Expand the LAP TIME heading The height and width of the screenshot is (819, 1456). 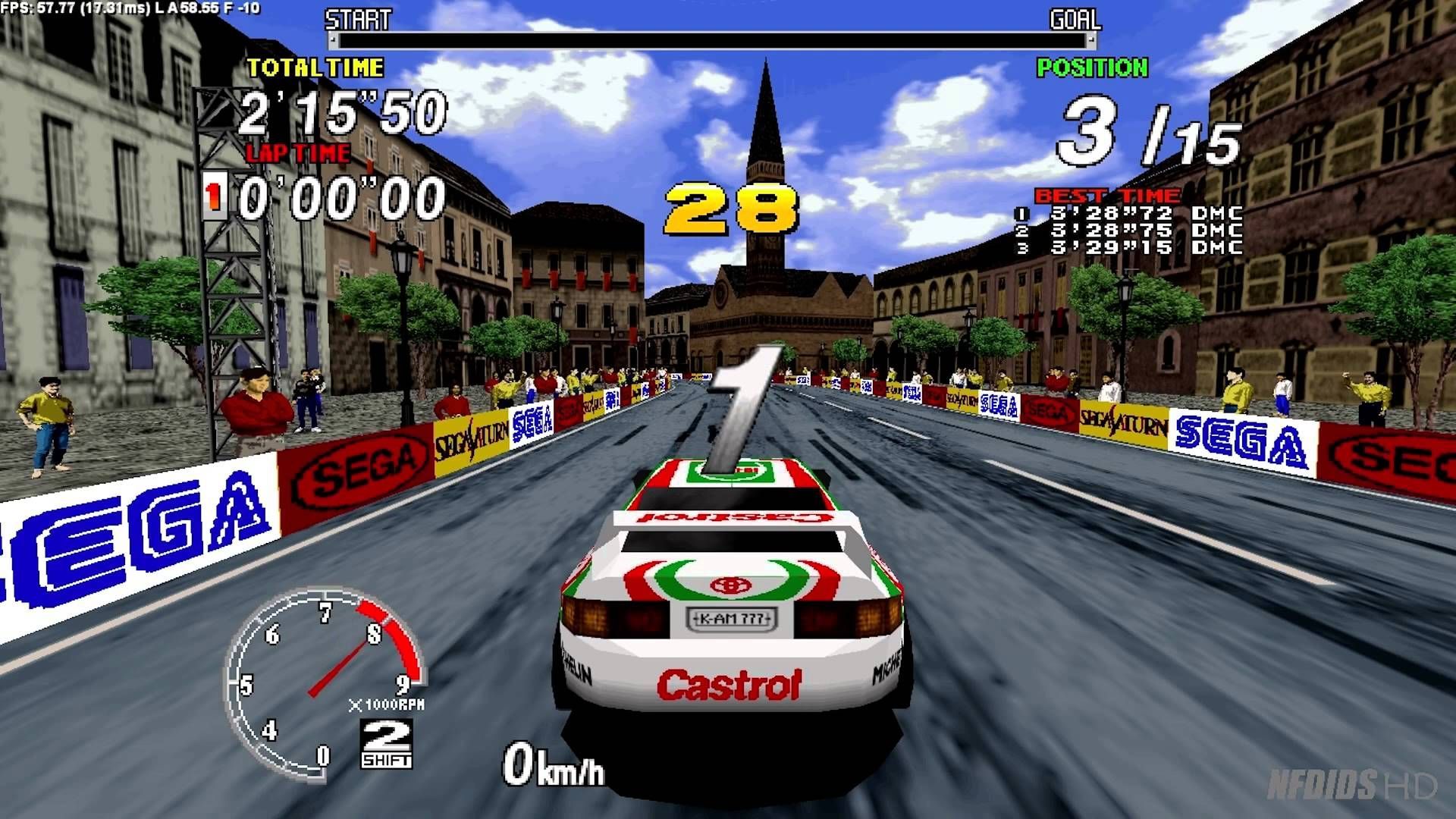point(296,152)
